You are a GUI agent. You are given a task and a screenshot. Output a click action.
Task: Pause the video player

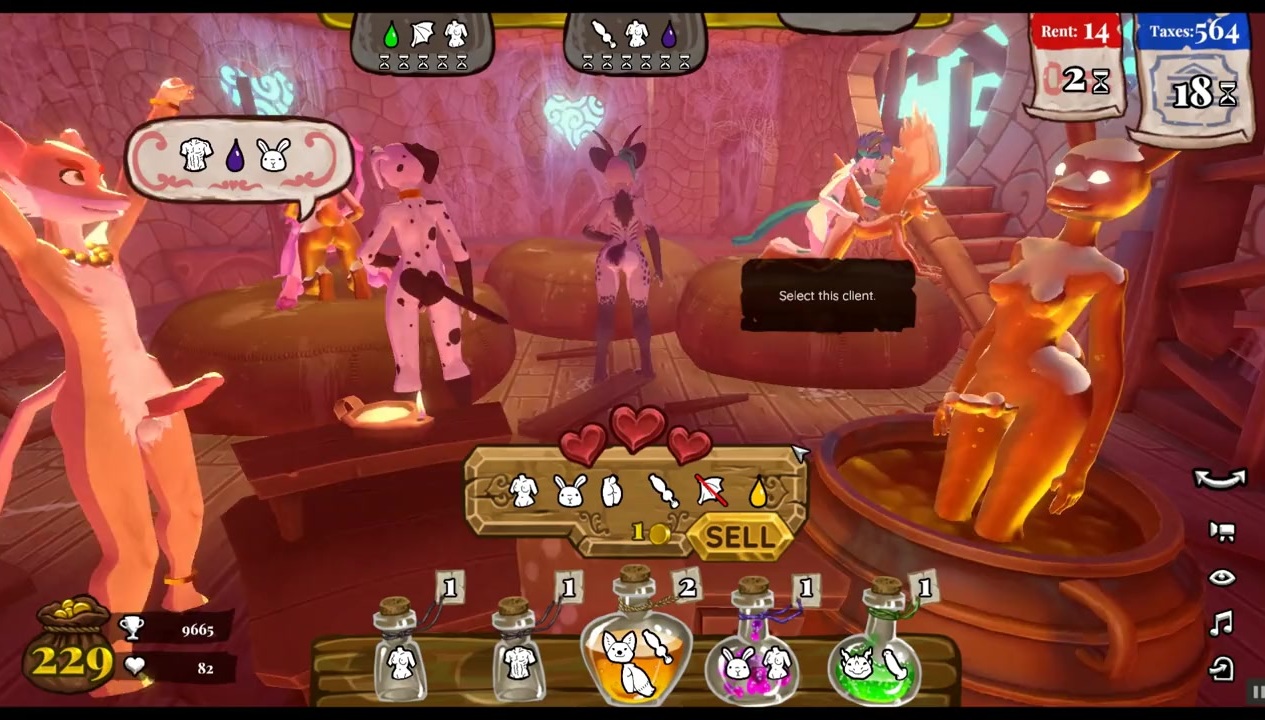[1257, 692]
